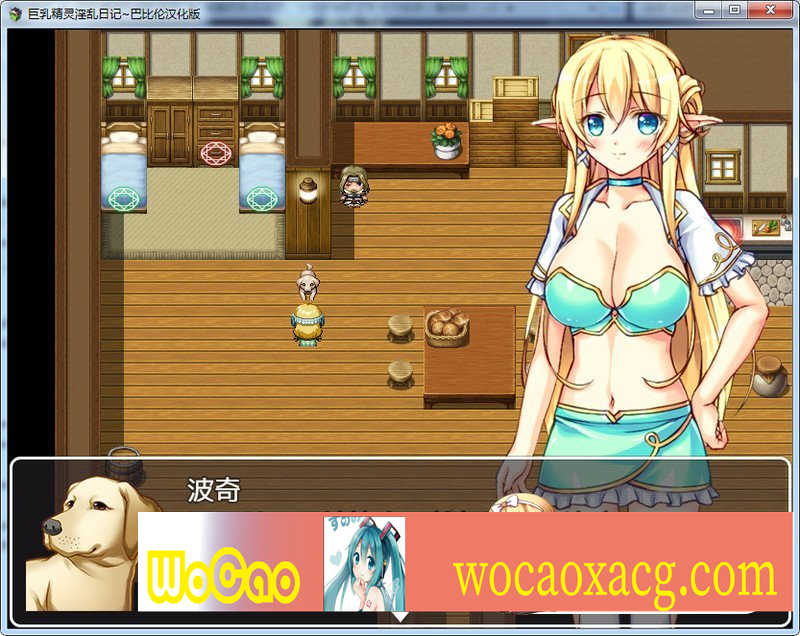
Task: Maximize the game window
Action: coord(735,10)
